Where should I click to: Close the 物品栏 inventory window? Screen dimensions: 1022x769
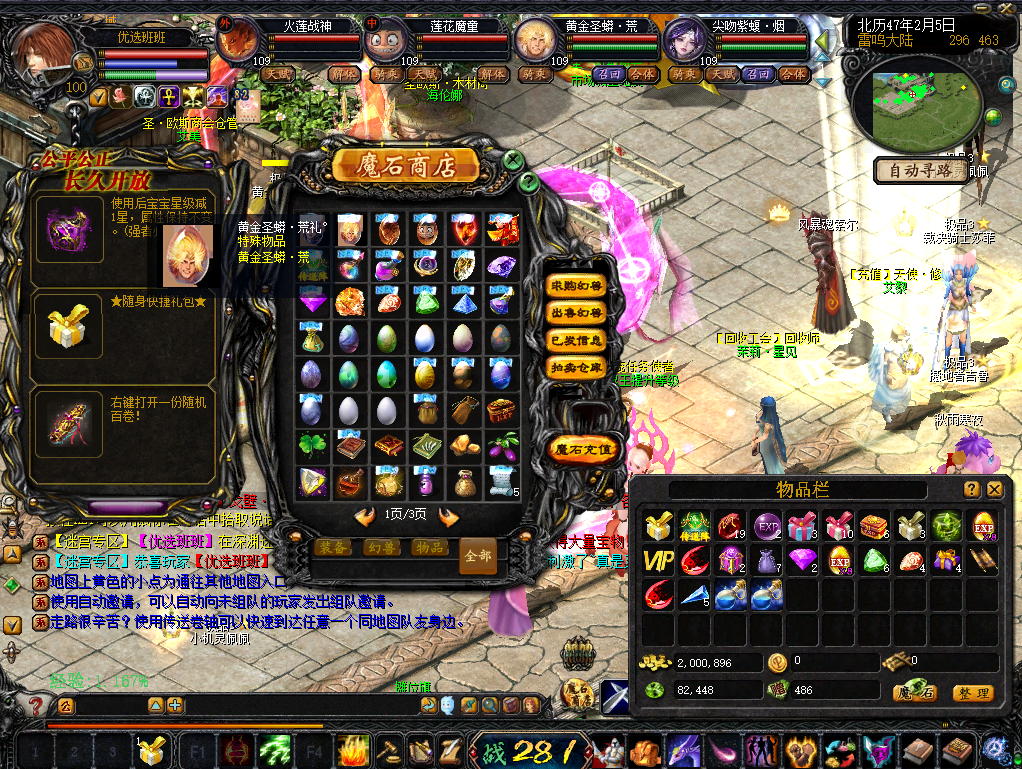point(994,489)
